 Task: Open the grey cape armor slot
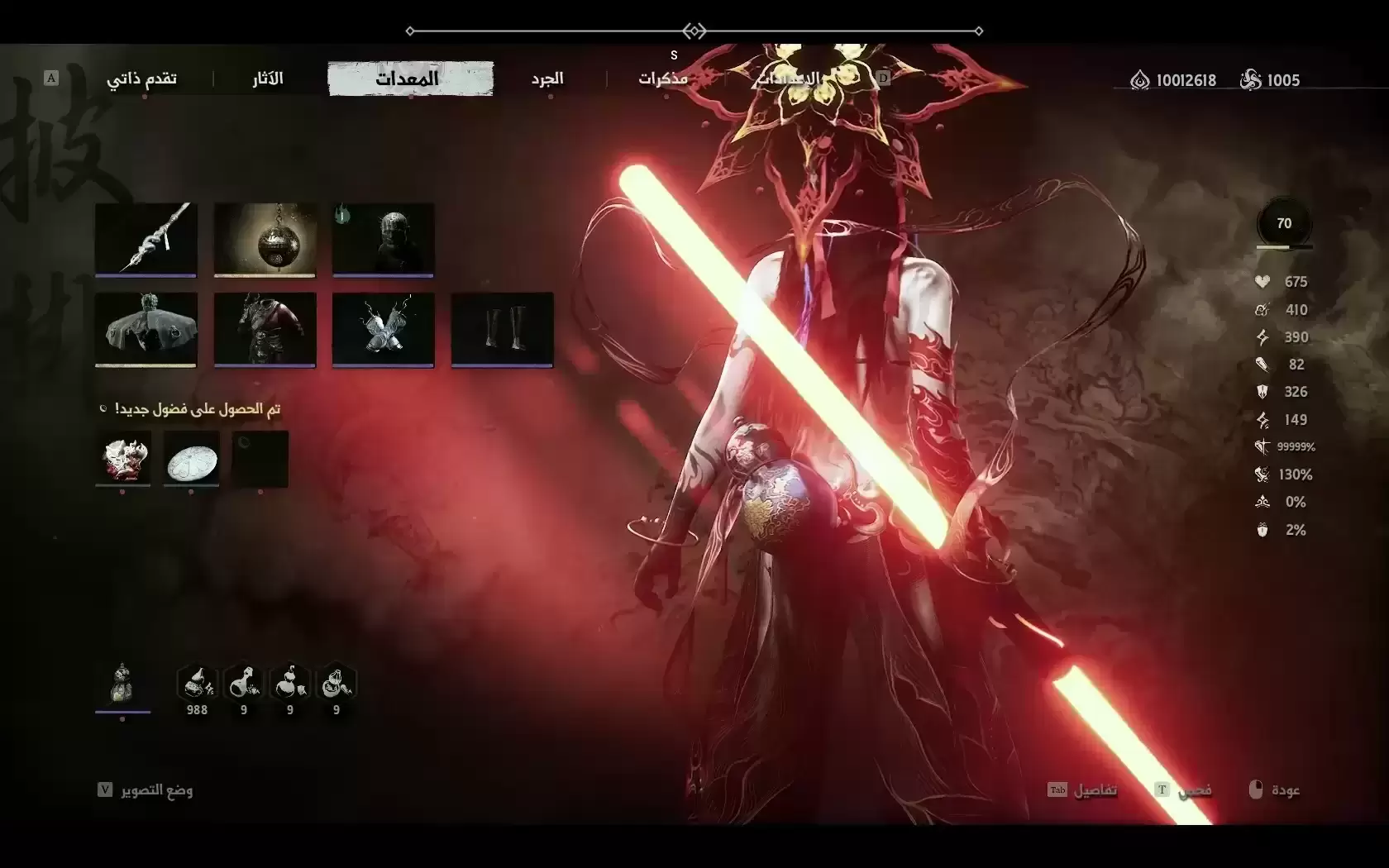[146, 328]
